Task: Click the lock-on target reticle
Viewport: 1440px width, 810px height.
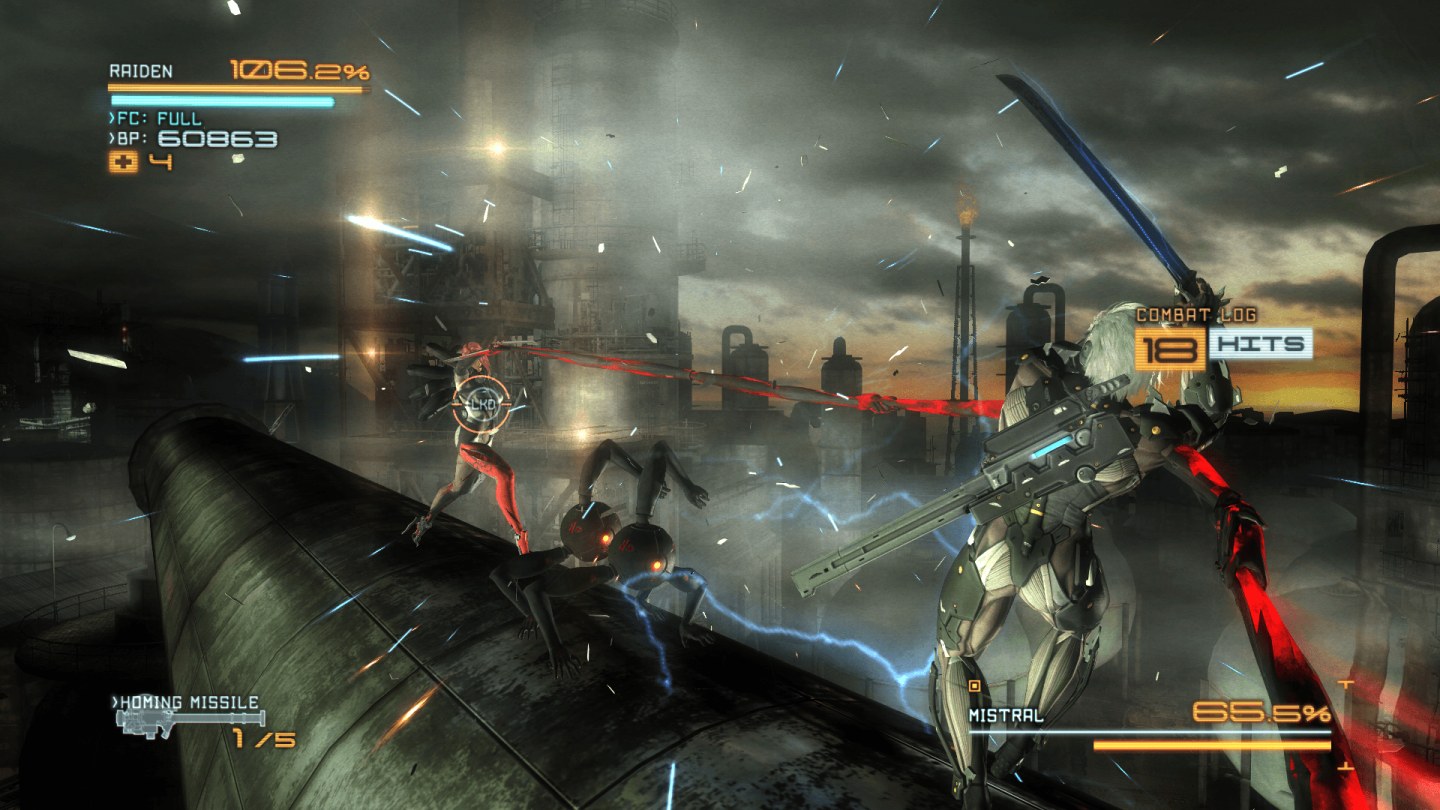Action: click(x=481, y=402)
